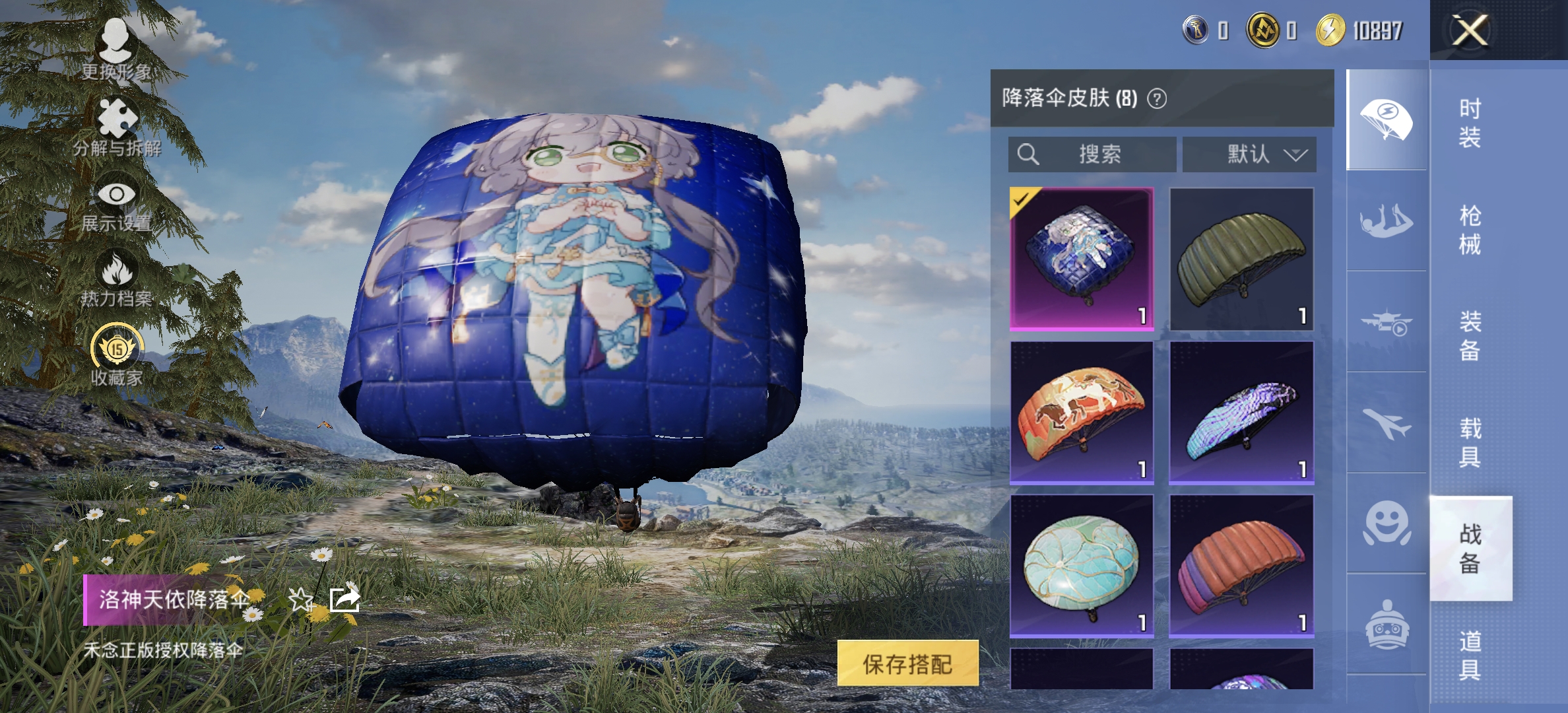Switch to the 枪械 tab
The height and width of the screenshot is (713, 1568).
click(1472, 228)
